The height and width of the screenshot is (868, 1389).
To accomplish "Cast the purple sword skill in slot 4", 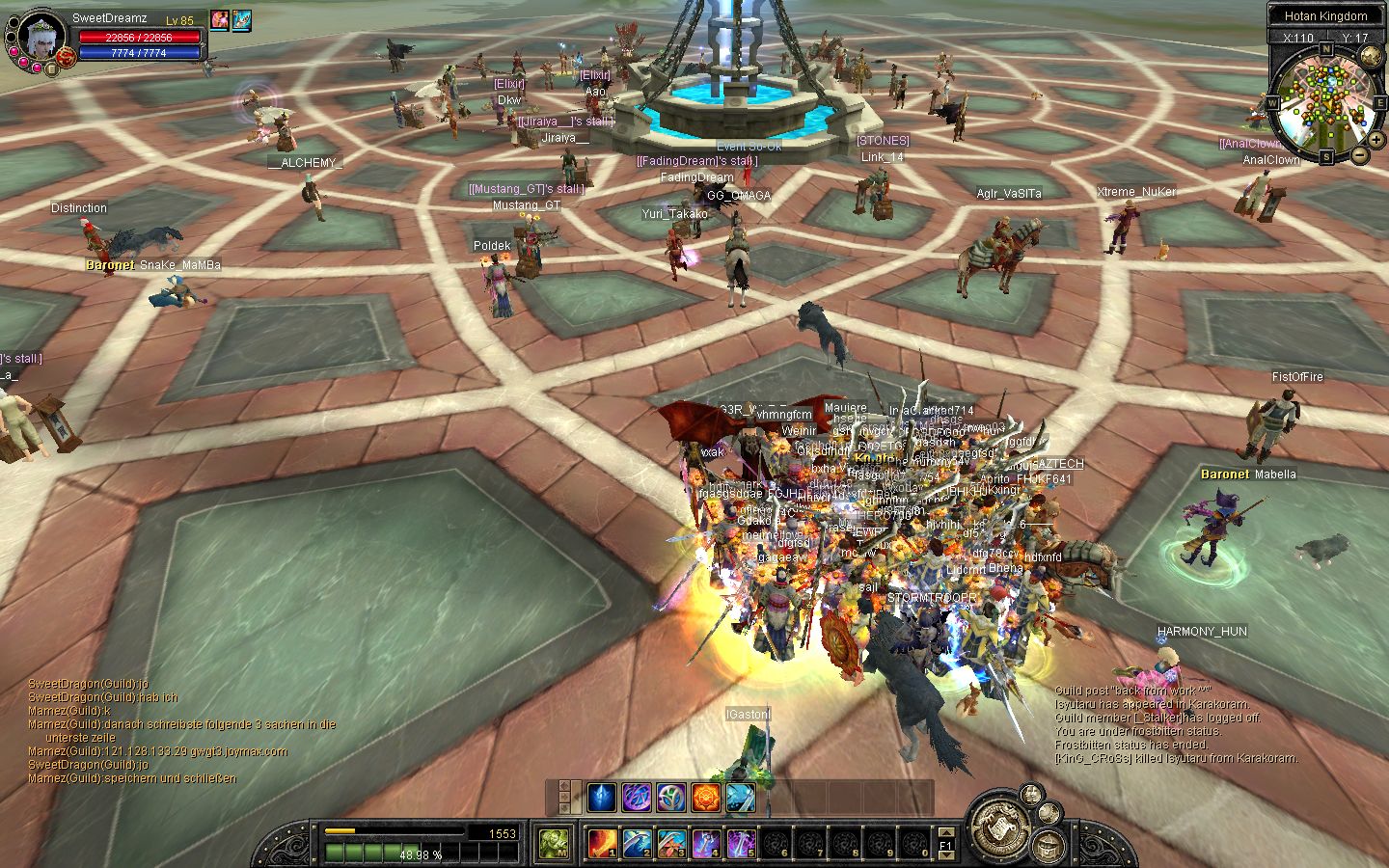I will click(706, 844).
